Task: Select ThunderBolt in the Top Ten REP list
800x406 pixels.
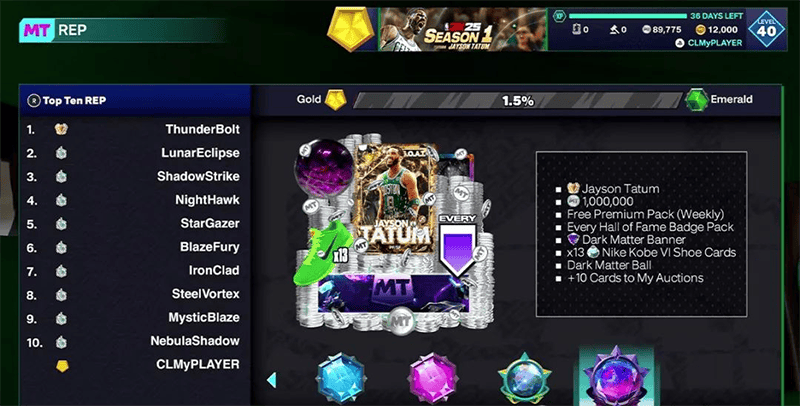Action: tap(135, 130)
